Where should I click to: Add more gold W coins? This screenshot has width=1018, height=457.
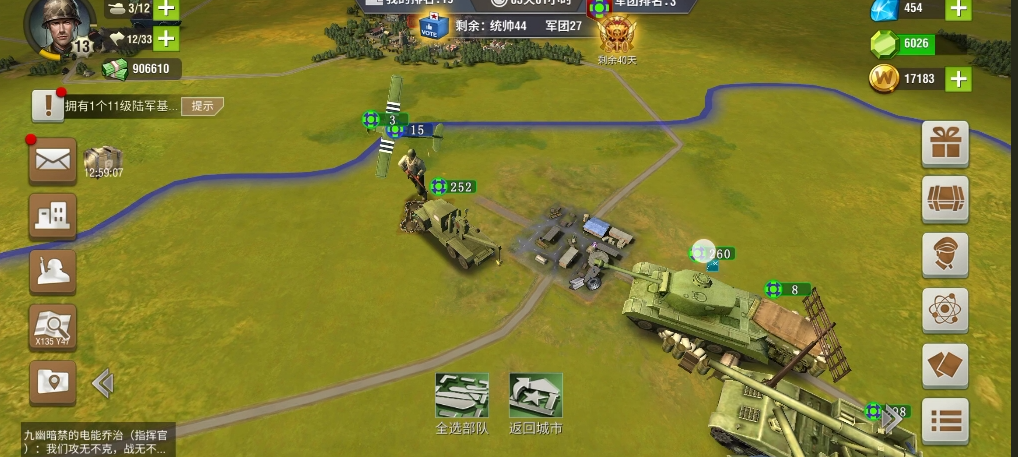click(958, 79)
